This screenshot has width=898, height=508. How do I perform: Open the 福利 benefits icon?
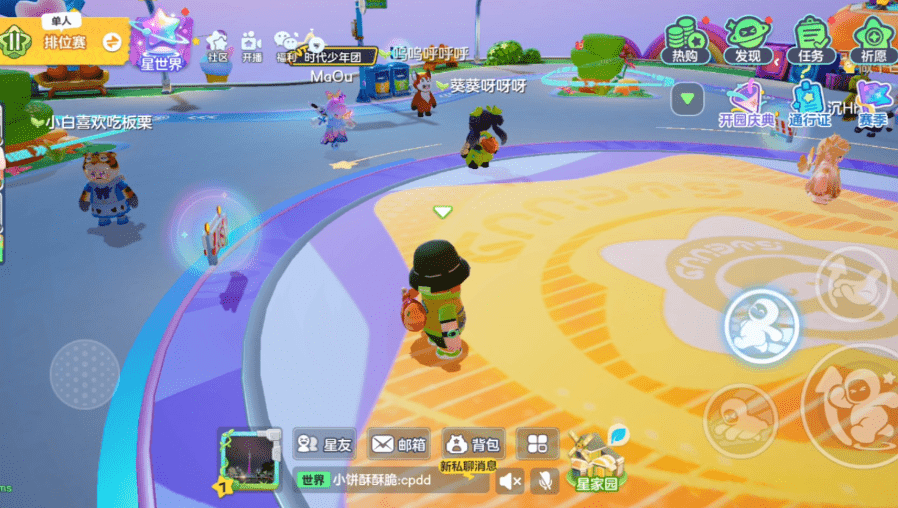point(287,47)
